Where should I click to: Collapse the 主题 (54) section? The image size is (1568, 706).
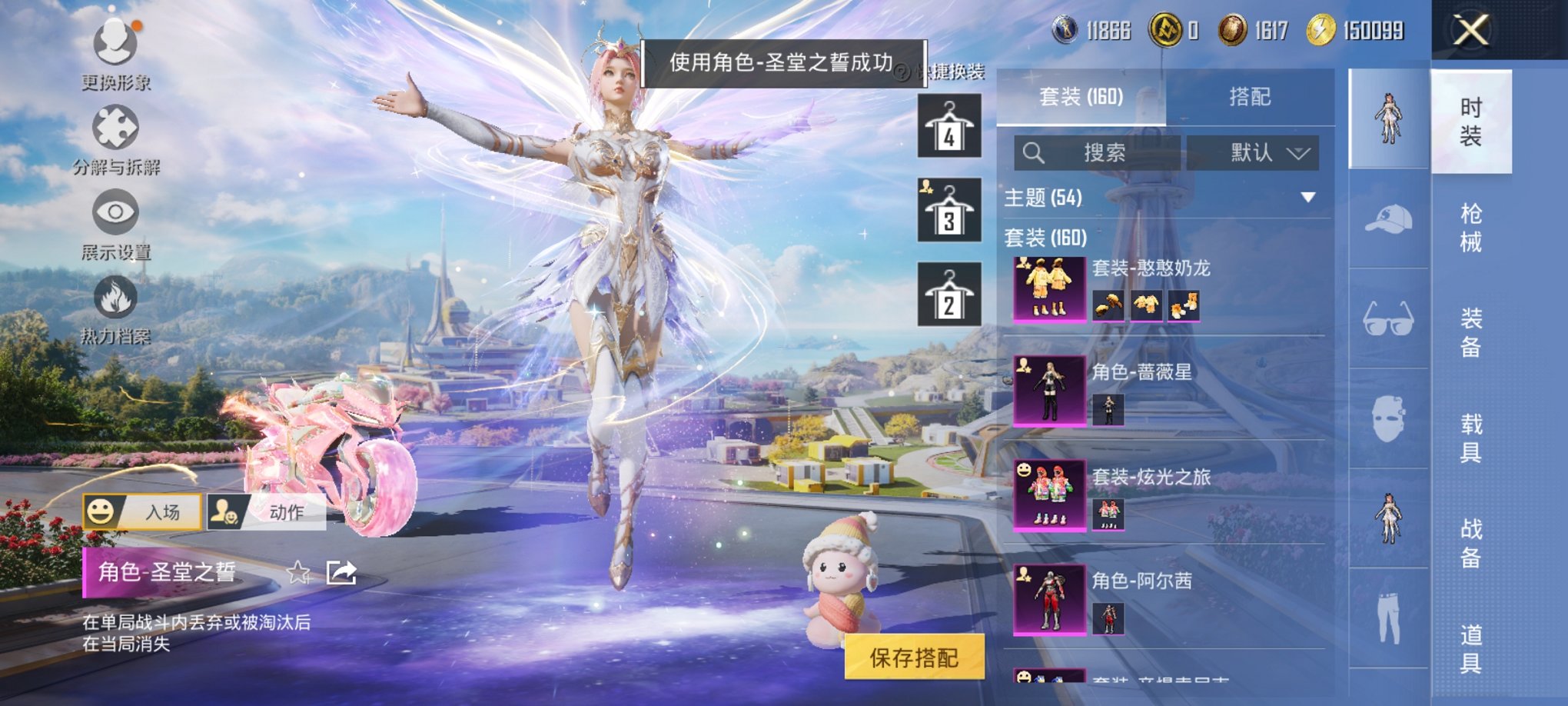(1308, 198)
